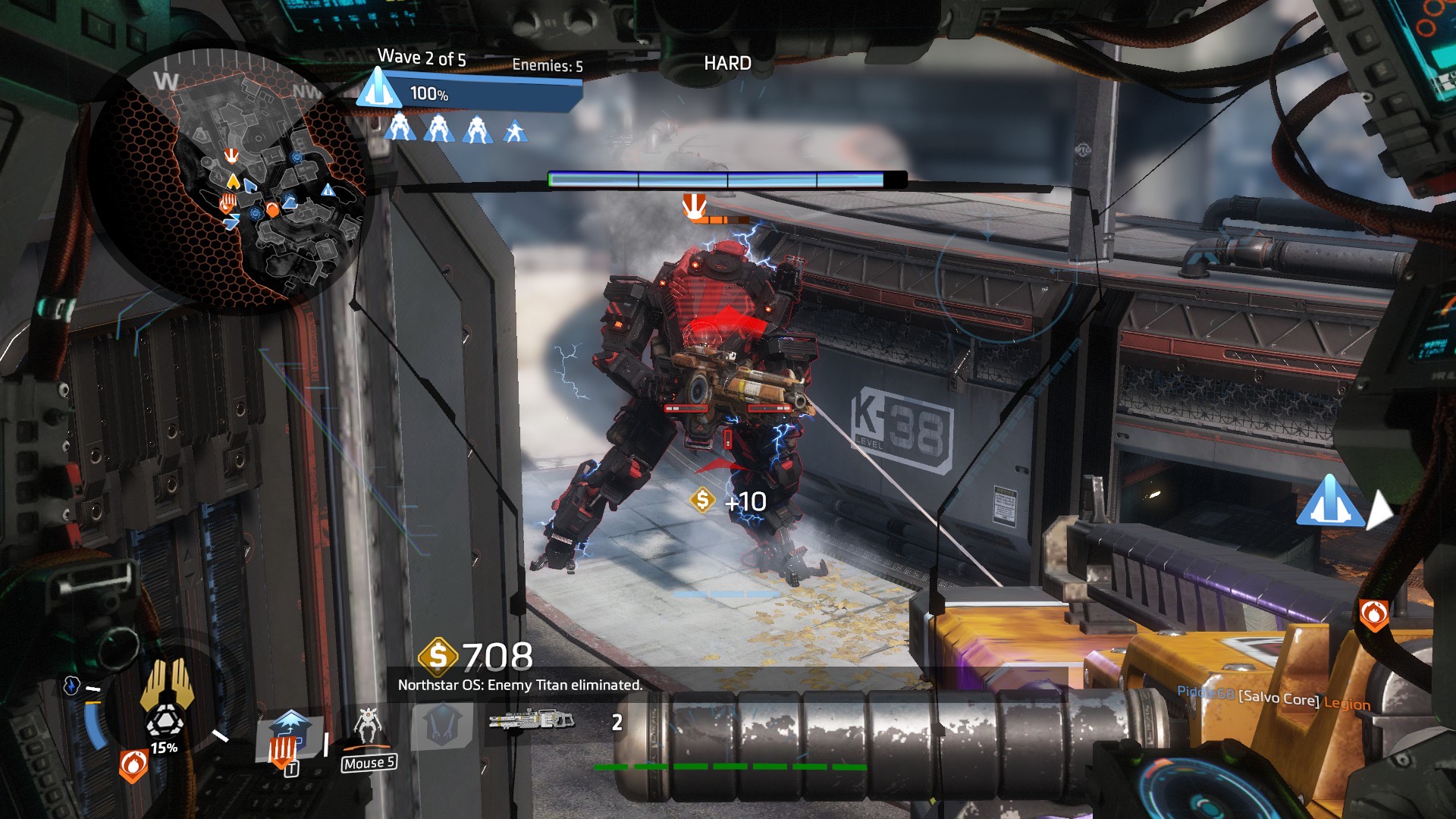Click the blue Harvester waypoint marker
The image size is (1456, 819).
point(1329,501)
